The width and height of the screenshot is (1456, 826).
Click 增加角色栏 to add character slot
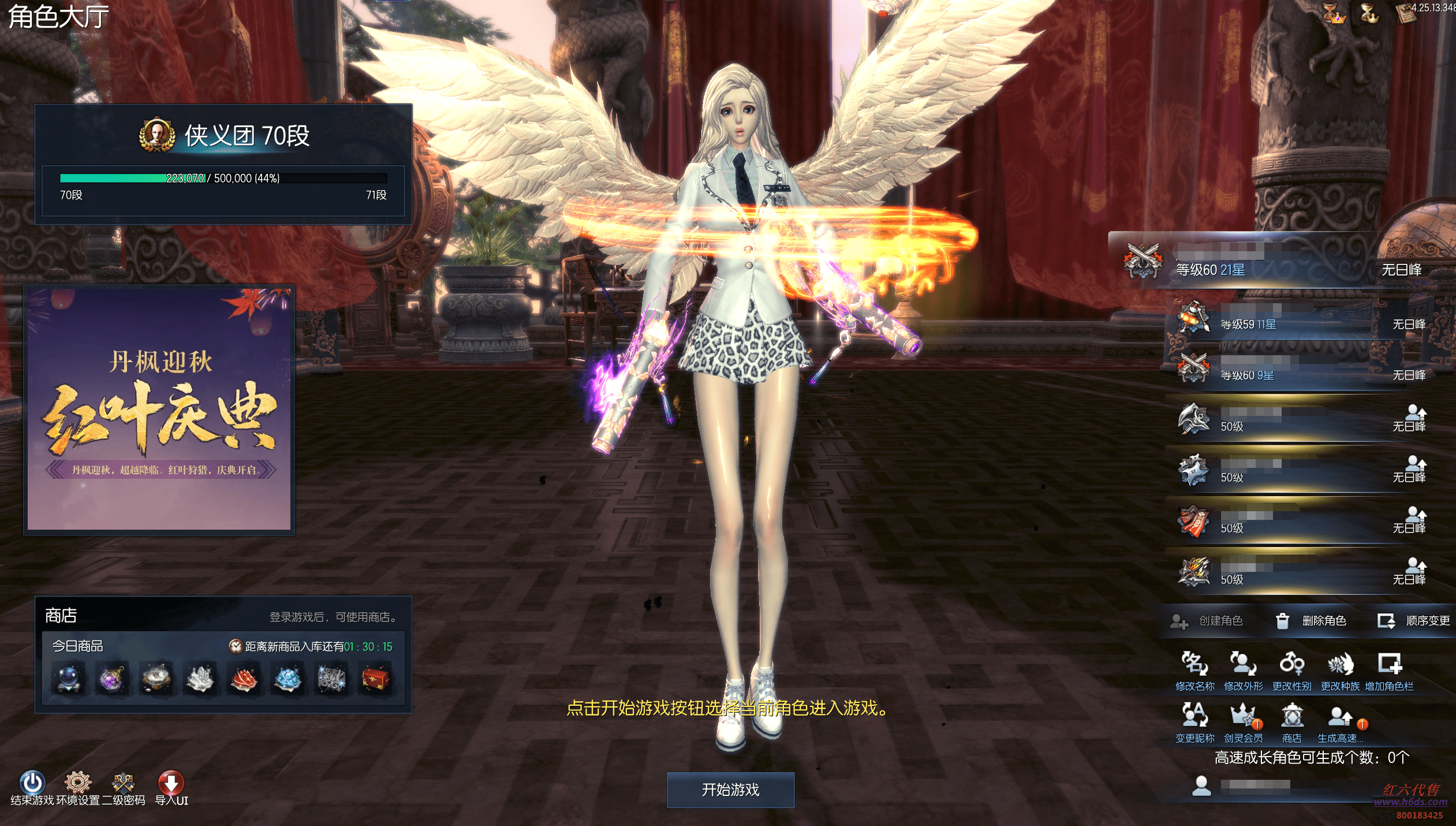1389,671
